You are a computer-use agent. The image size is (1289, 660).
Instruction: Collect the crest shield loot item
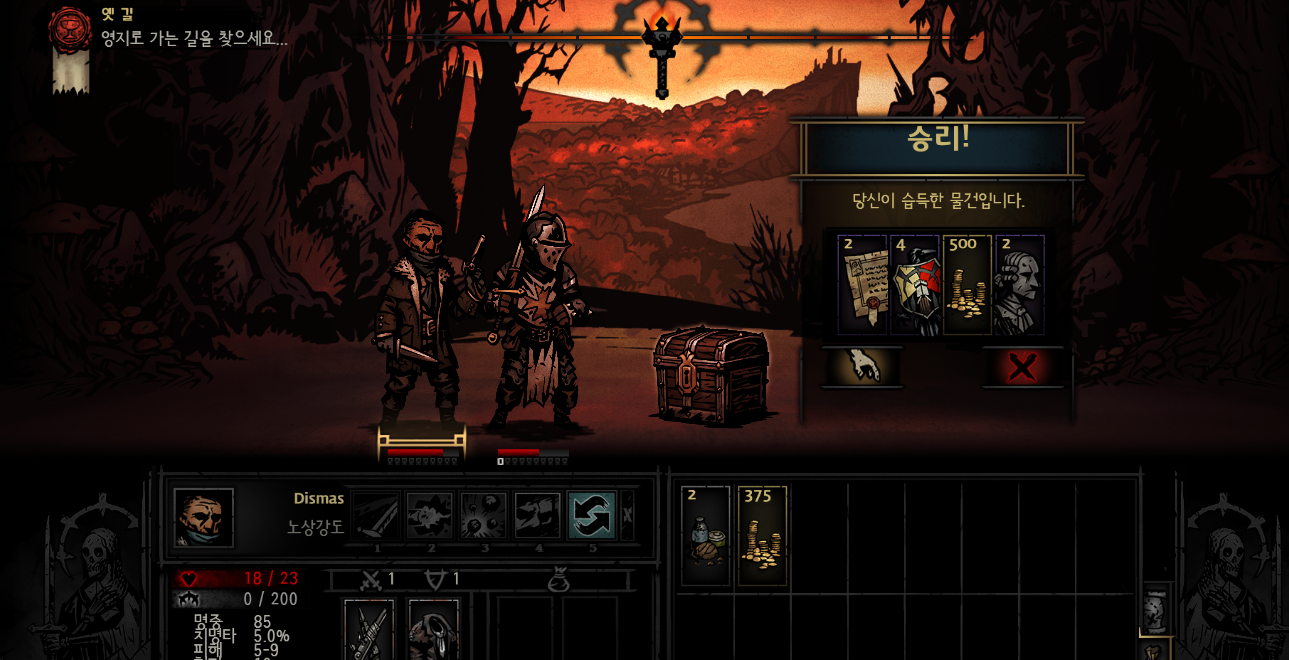[914, 285]
